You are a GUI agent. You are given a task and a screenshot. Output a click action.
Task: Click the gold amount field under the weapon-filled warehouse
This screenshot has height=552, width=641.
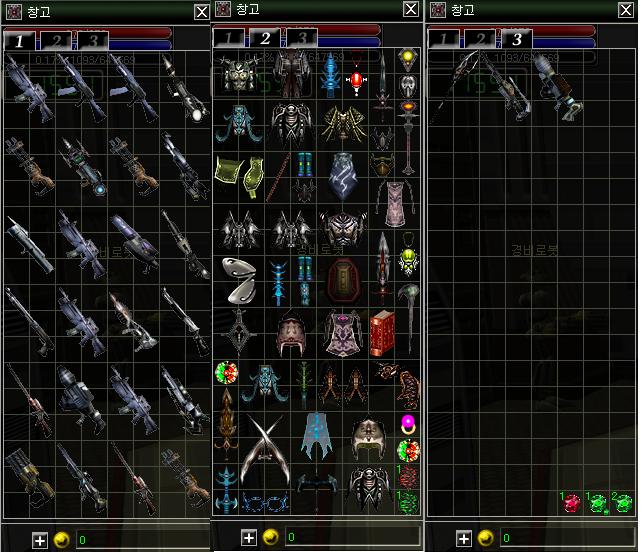coord(140,540)
